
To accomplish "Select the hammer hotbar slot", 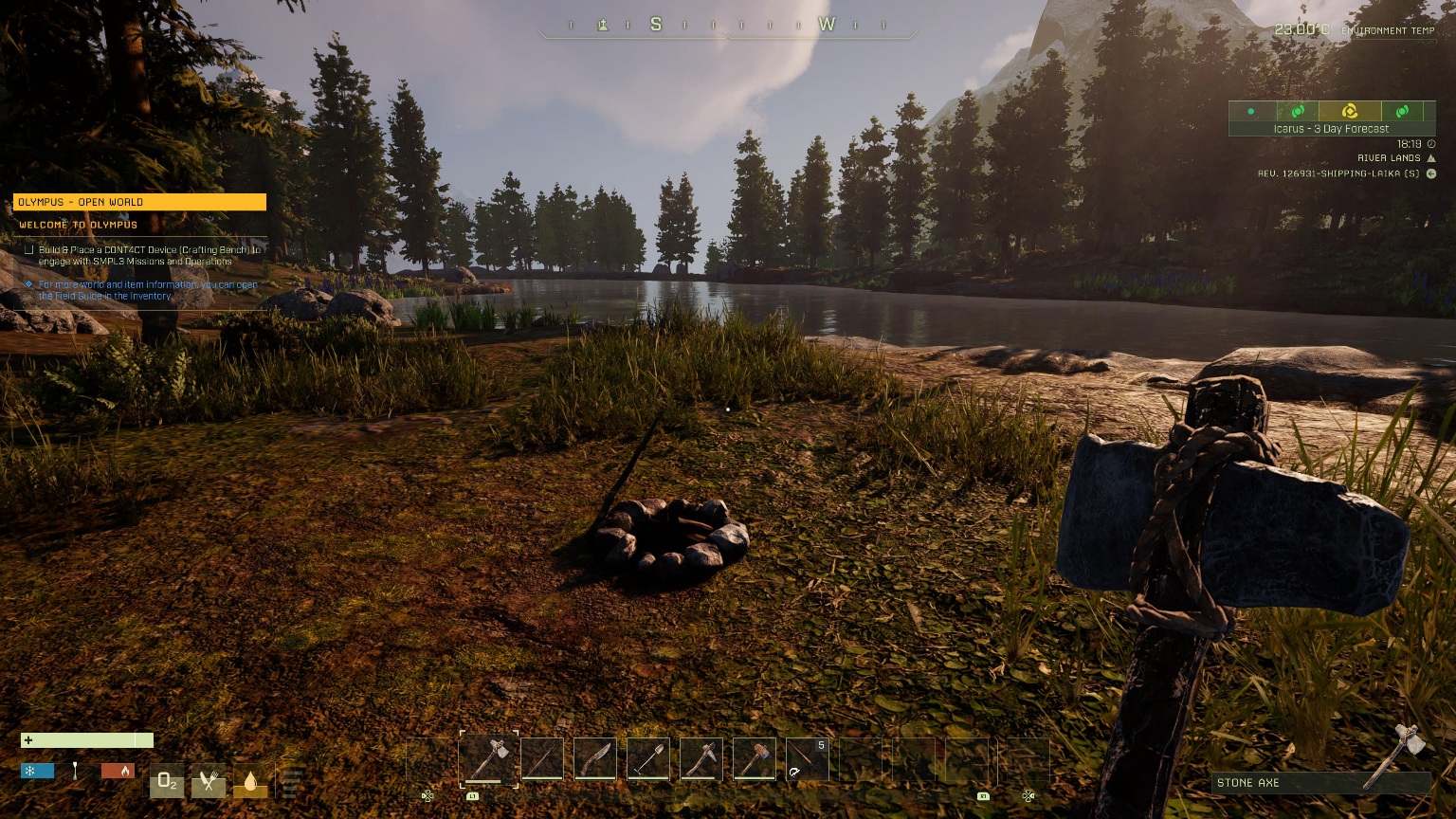I will [755, 759].
